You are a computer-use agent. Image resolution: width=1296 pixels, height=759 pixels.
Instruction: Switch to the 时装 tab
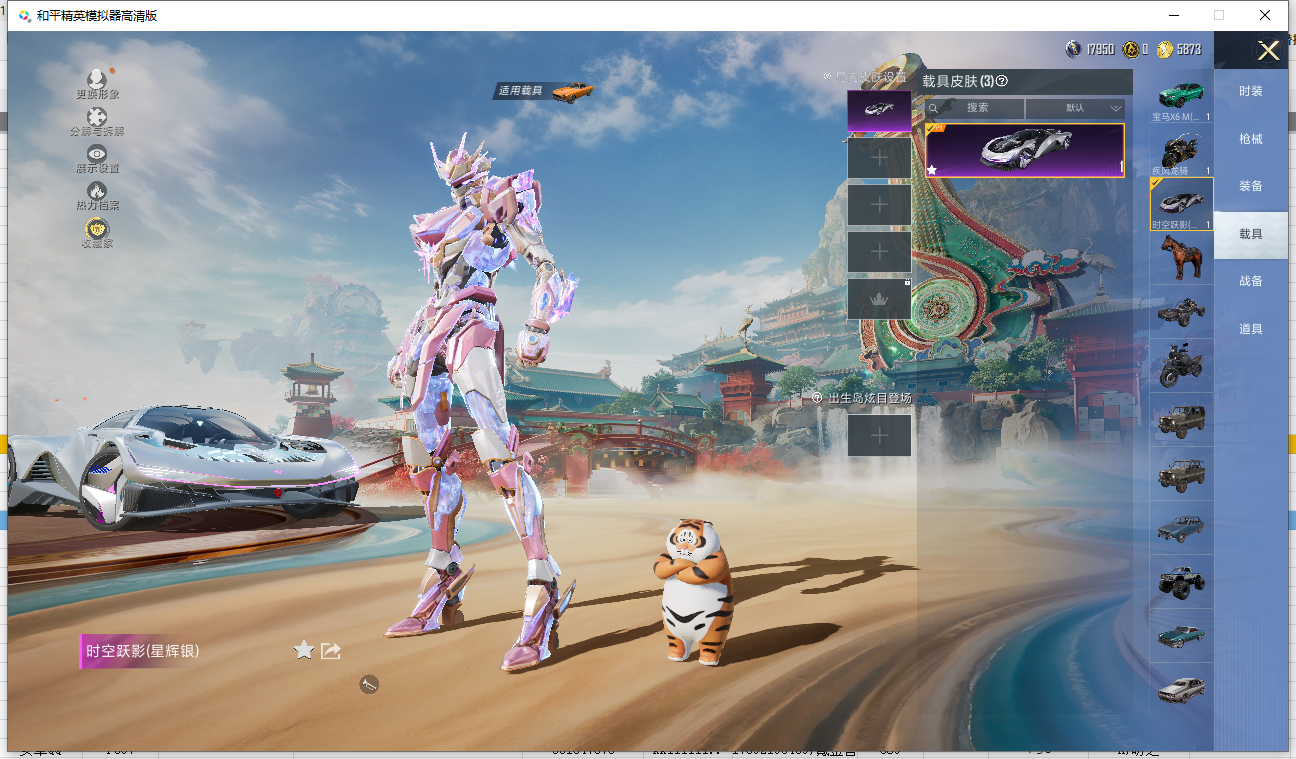coord(1250,91)
